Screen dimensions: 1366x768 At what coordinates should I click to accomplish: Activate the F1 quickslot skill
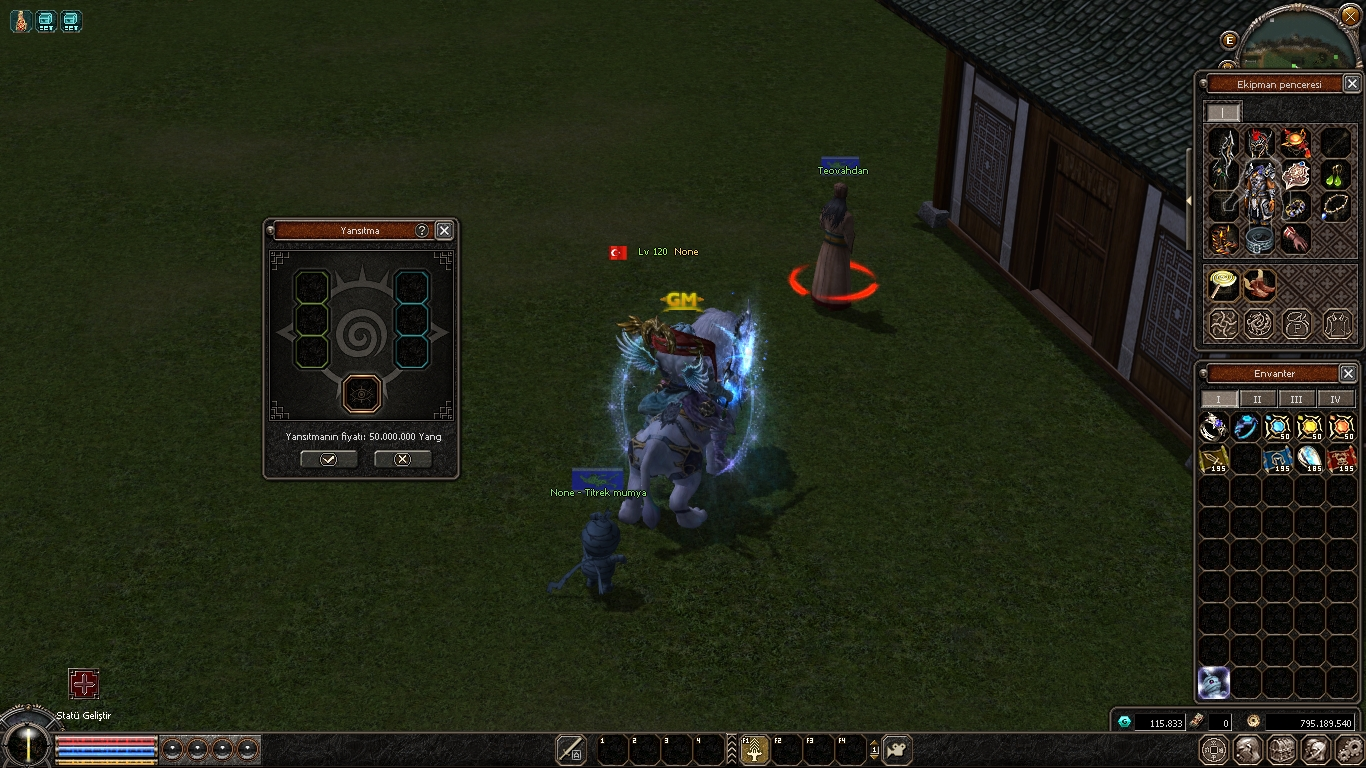tap(754, 749)
